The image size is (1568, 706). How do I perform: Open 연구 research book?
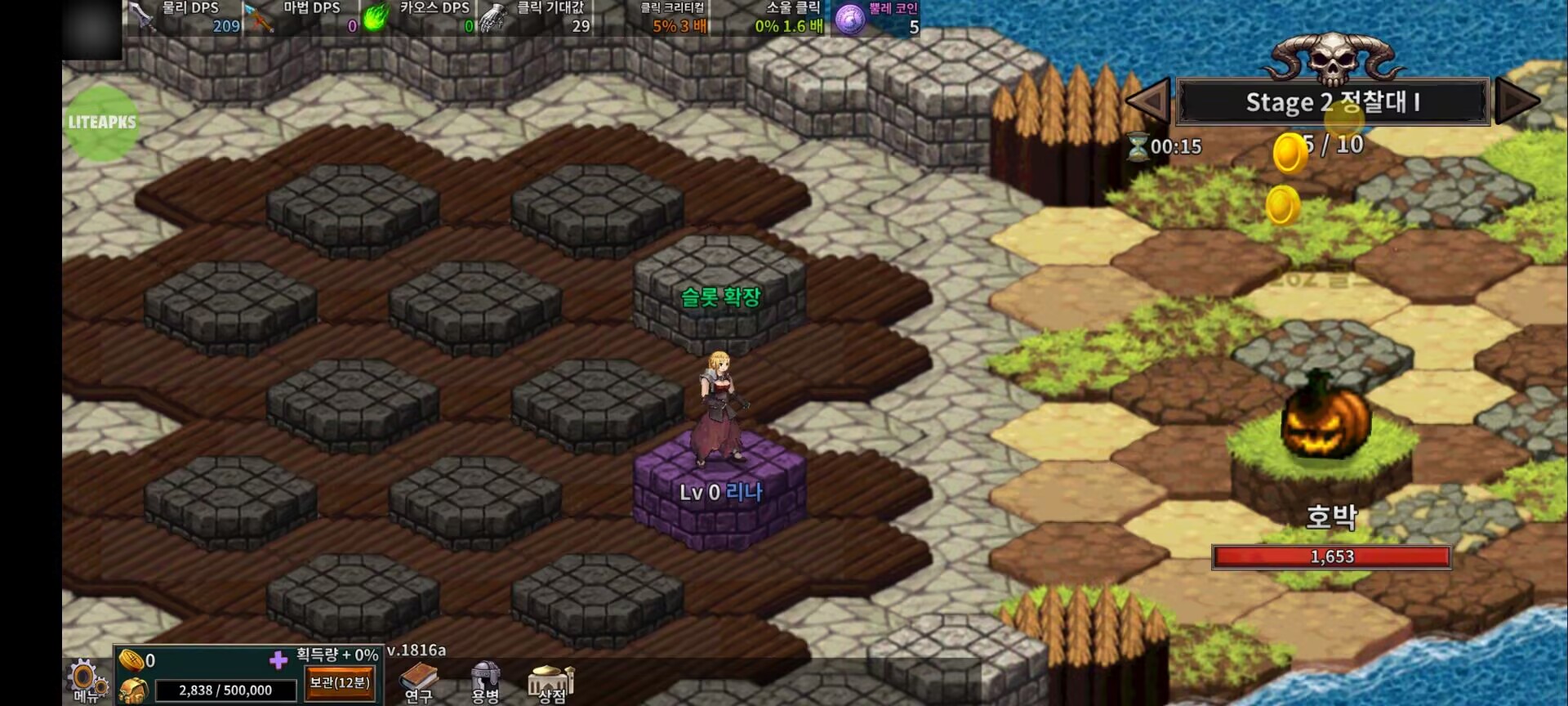point(418,682)
